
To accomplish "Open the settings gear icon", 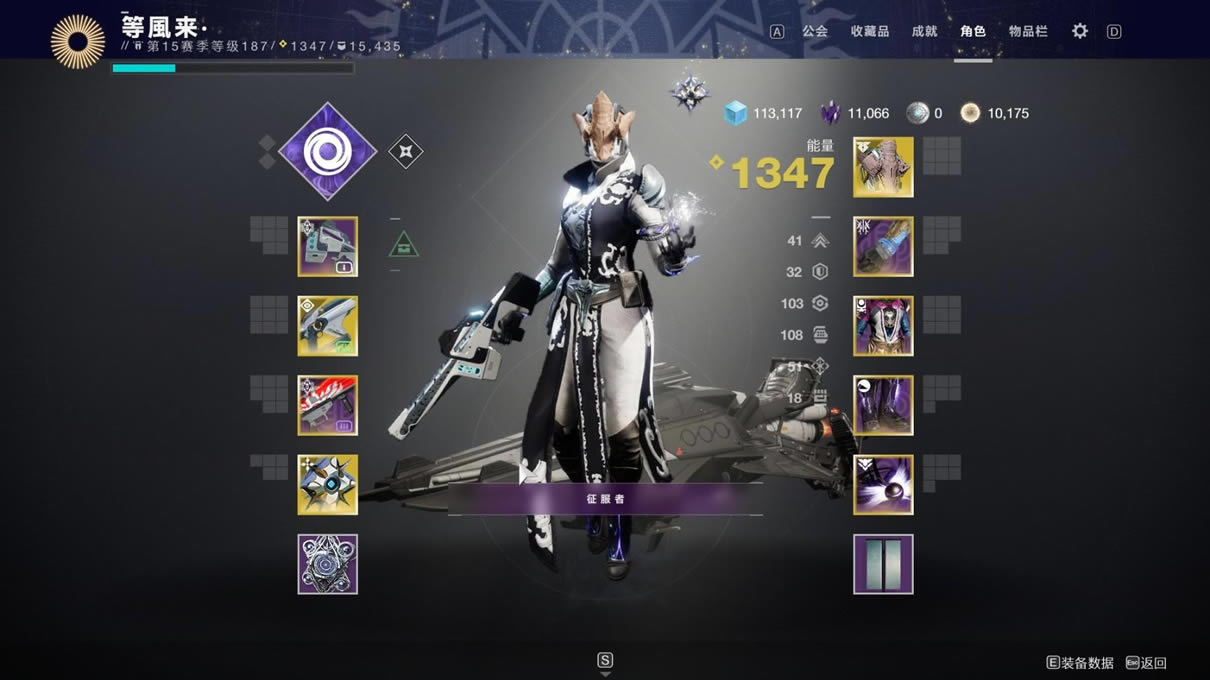I will pos(1080,31).
